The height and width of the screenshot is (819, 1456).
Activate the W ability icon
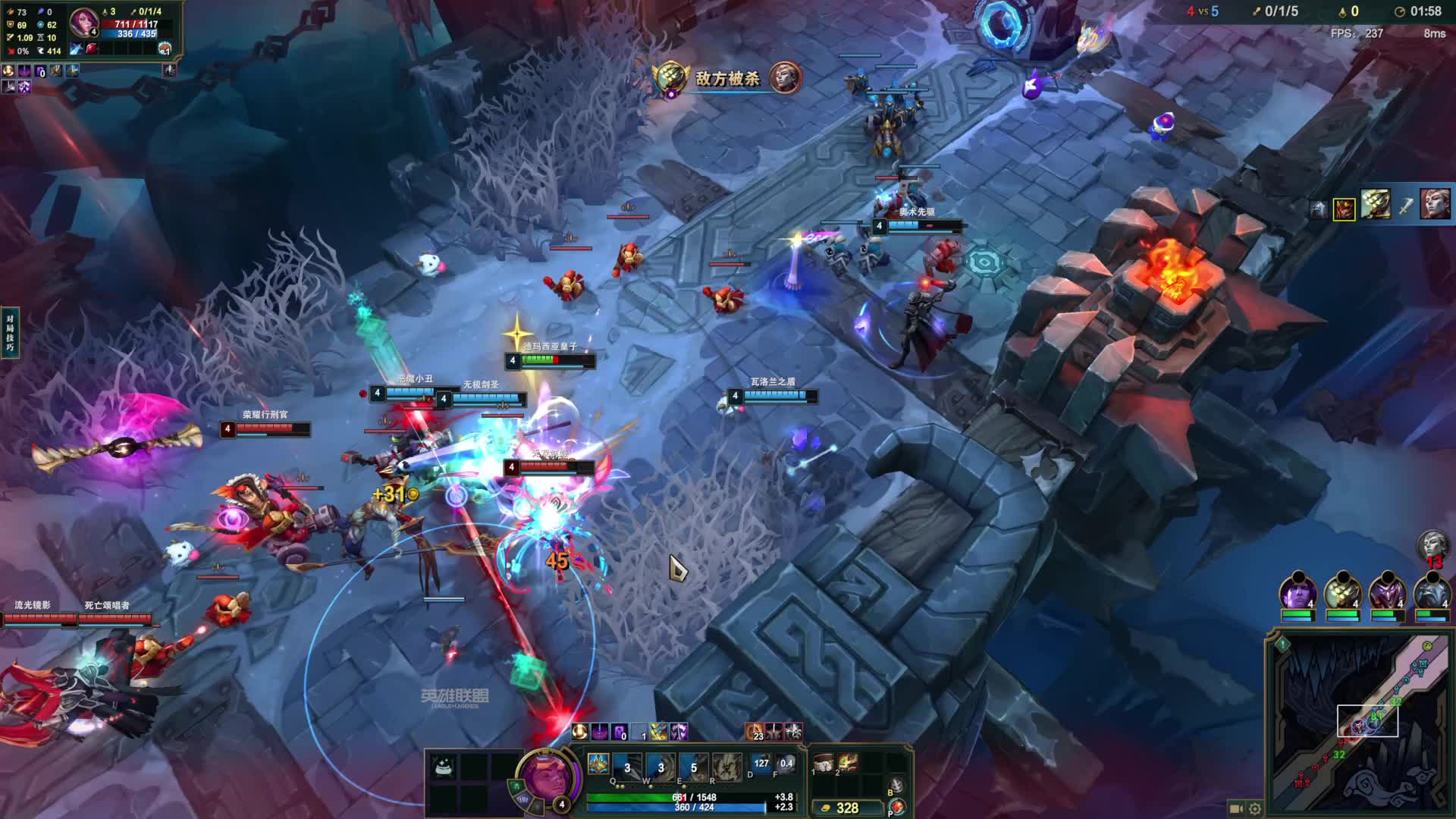coord(661,767)
